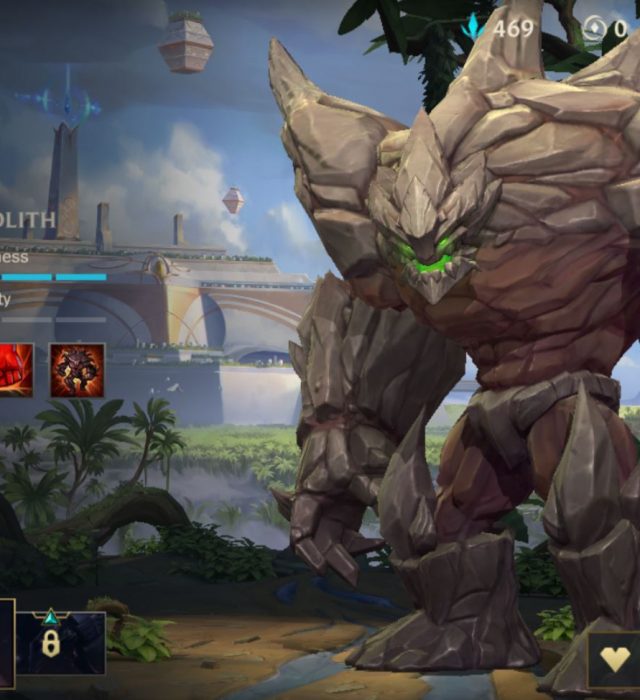
Task: Favorite this champion with the heart button
Action: [x=614, y=660]
